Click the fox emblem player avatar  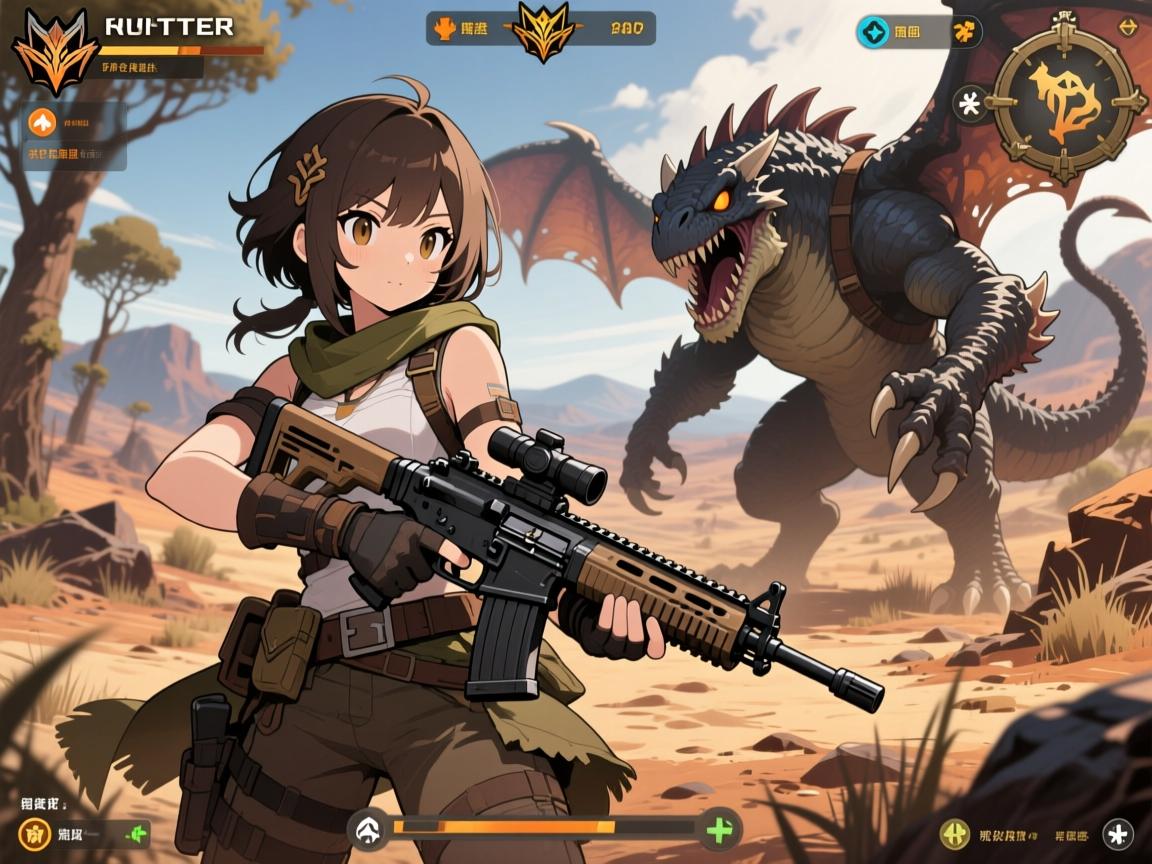click(x=55, y=50)
